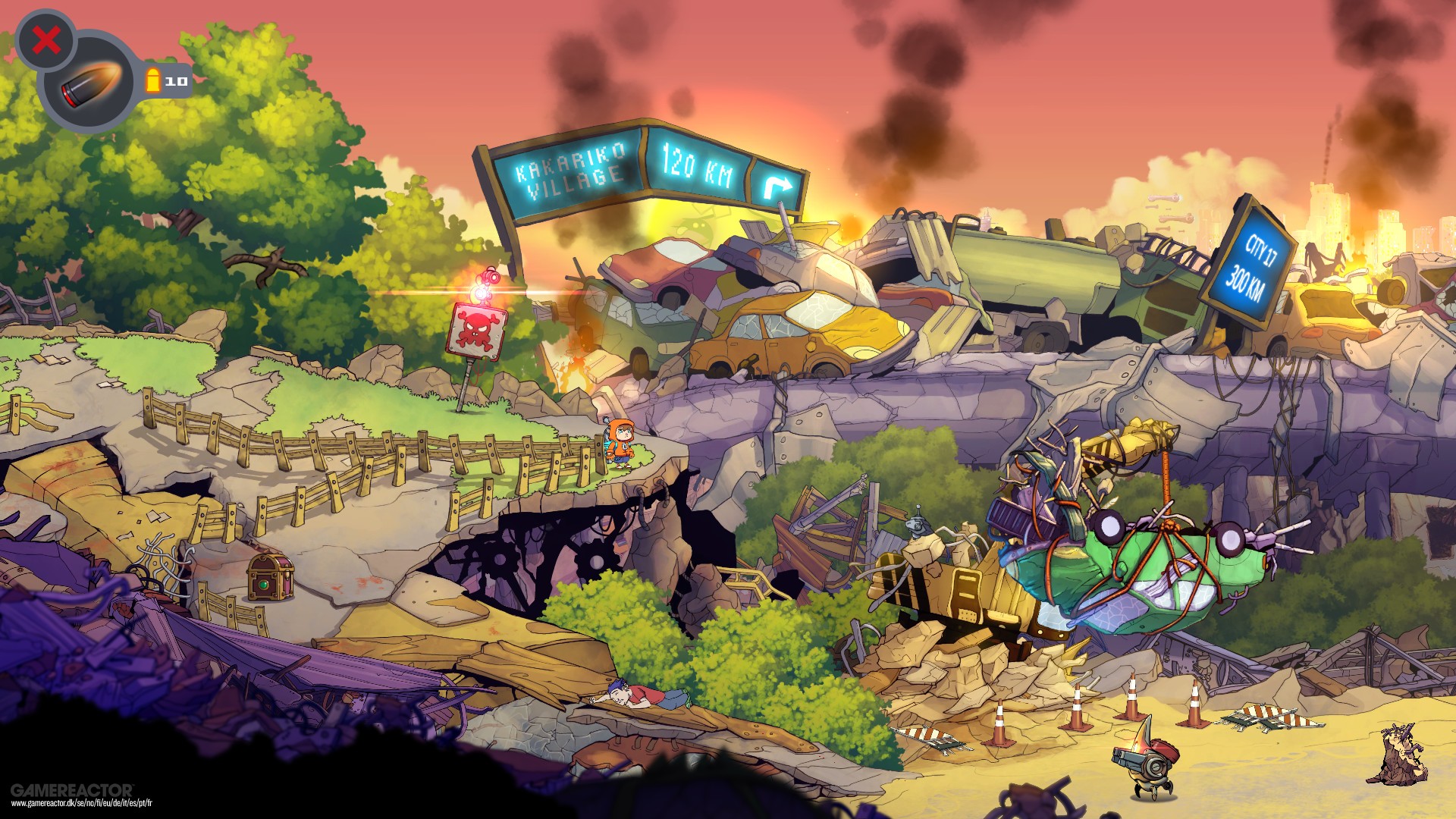Image resolution: width=1456 pixels, height=819 pixels.
Task: Expand the Kakariko Village sign panel
Action: tap(567, 171)
